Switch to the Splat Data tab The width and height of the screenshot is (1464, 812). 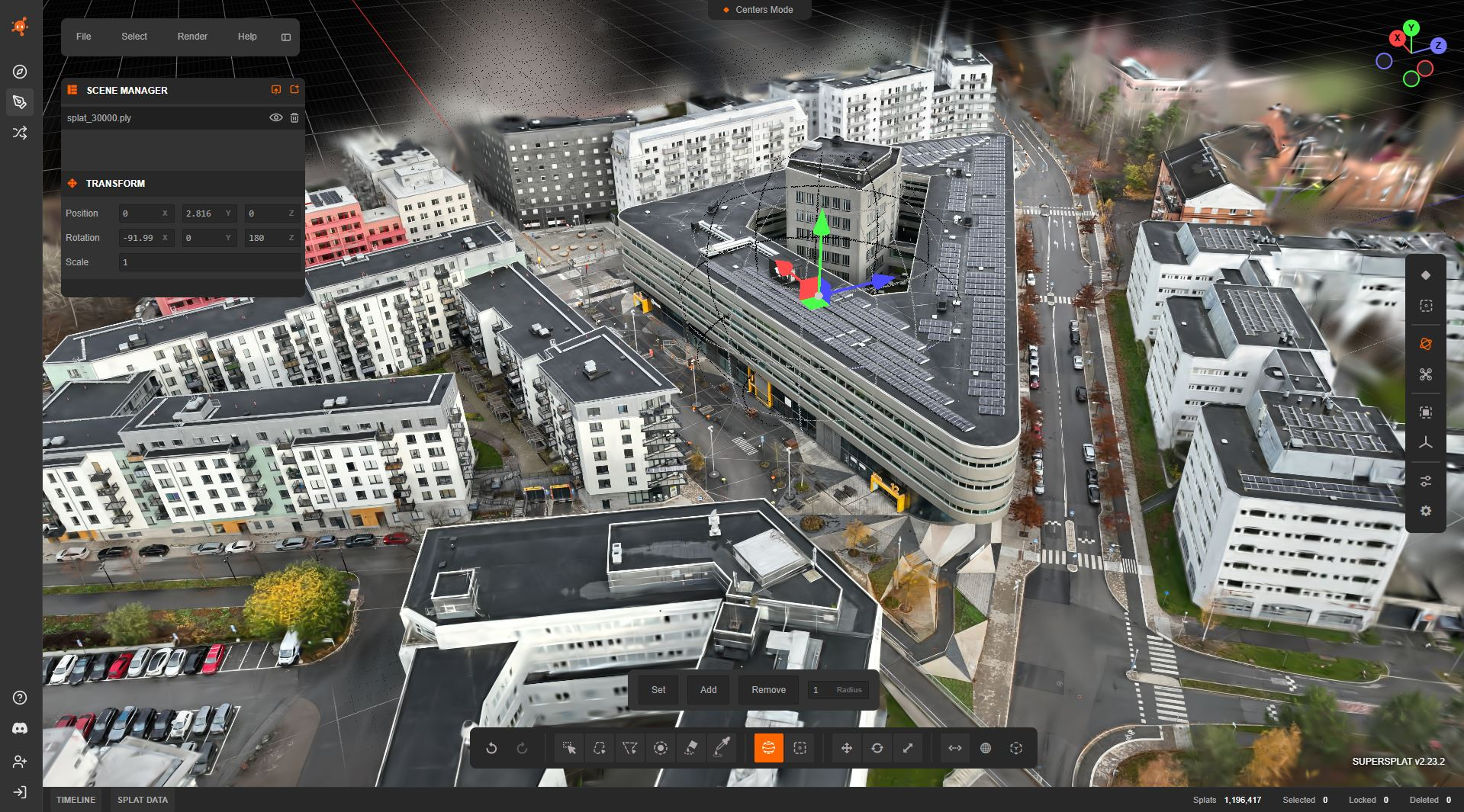[143, 800]
